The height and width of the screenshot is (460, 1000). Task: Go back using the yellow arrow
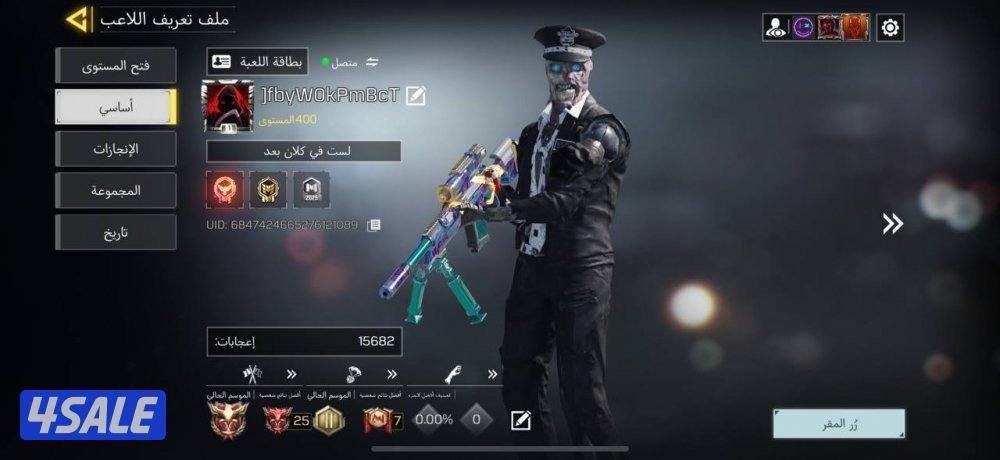(x=78, y=19)
